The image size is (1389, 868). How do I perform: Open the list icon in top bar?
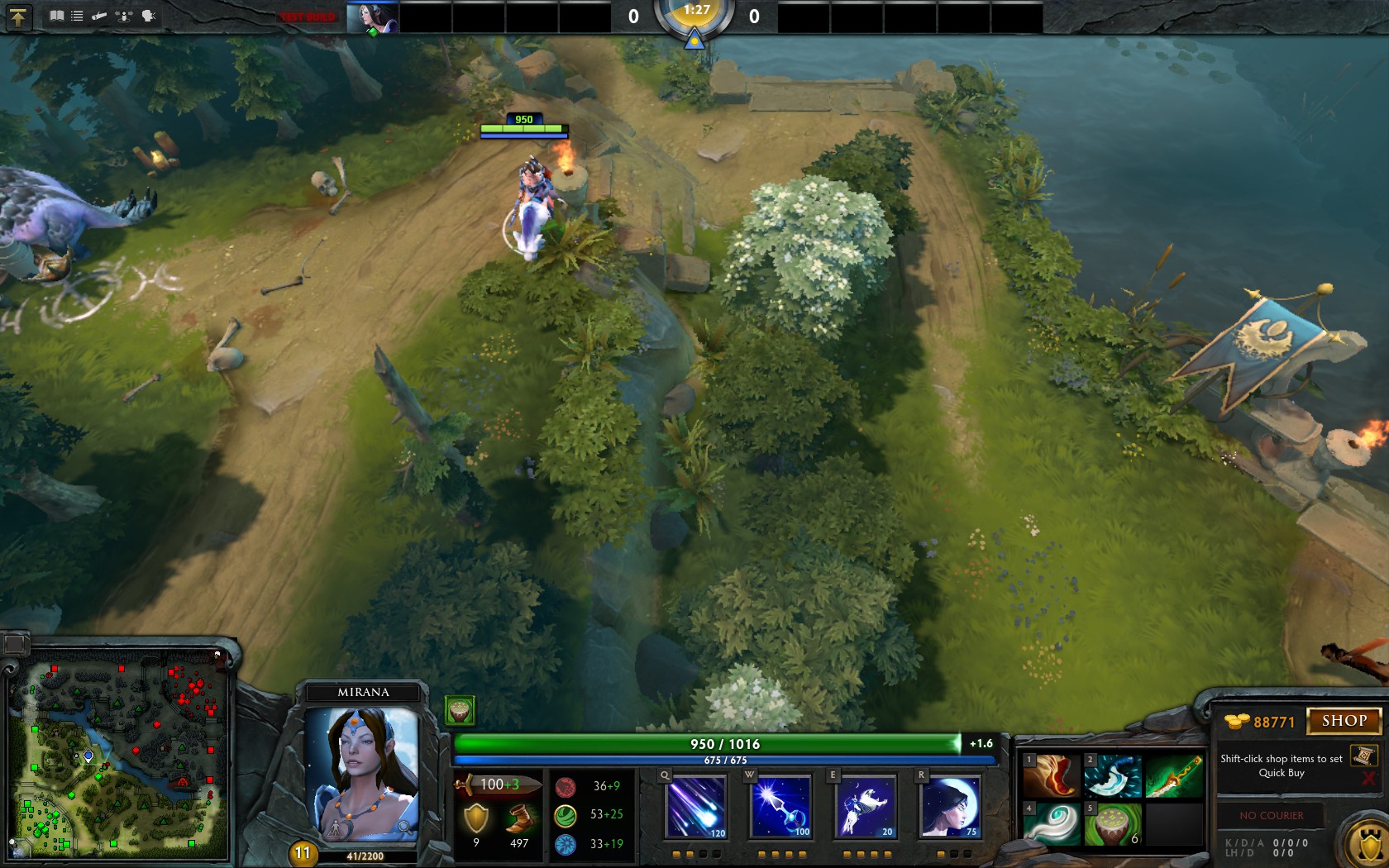point(77,16)
